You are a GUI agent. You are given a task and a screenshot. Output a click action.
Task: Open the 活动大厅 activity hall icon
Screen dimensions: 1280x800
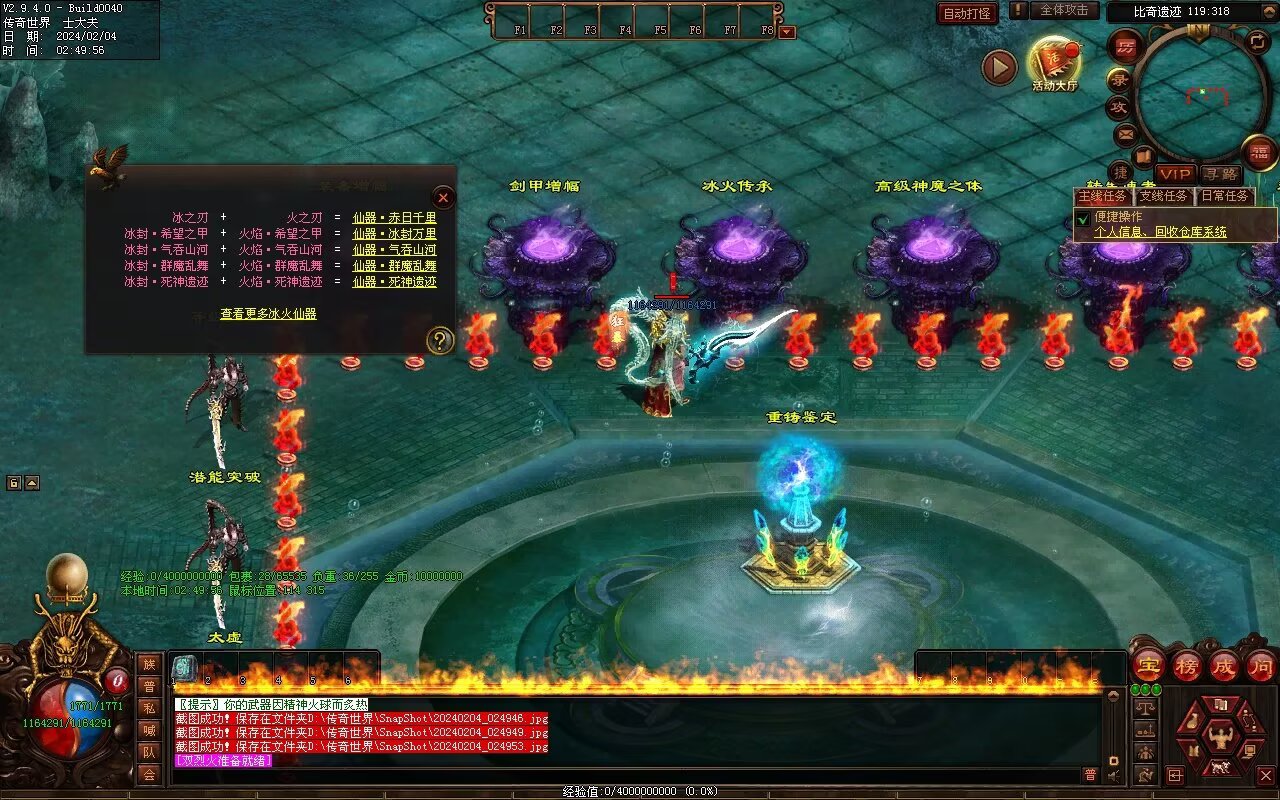tap(1054, 63)
